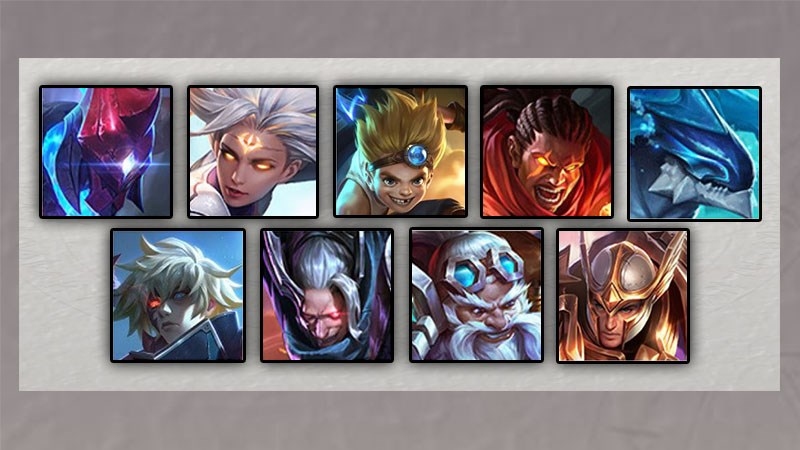Pick the grey-haired old man with red glasses

point(327,295)
